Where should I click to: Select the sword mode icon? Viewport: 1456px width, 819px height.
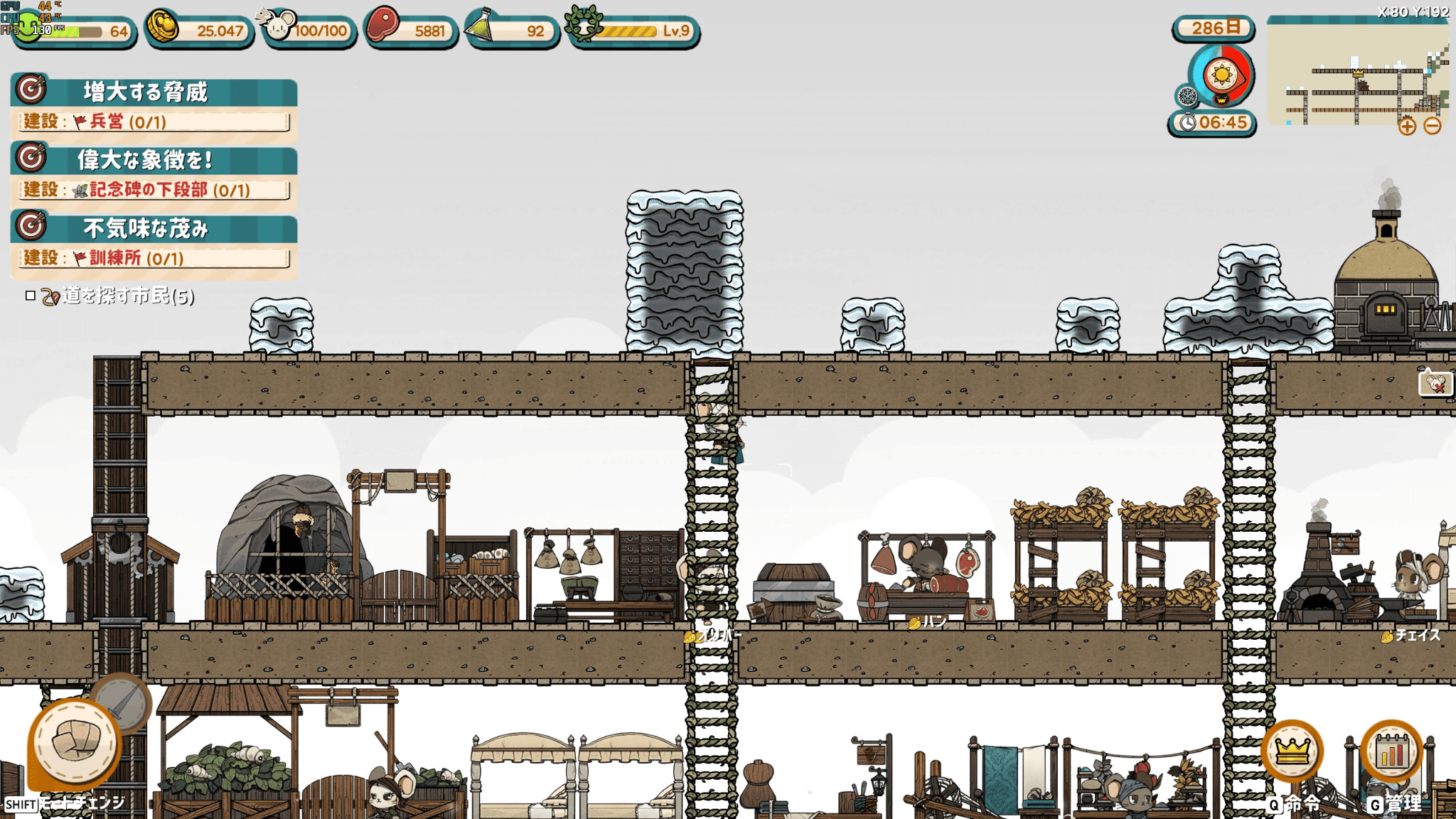pyautogui.click(x=122, y=702)
